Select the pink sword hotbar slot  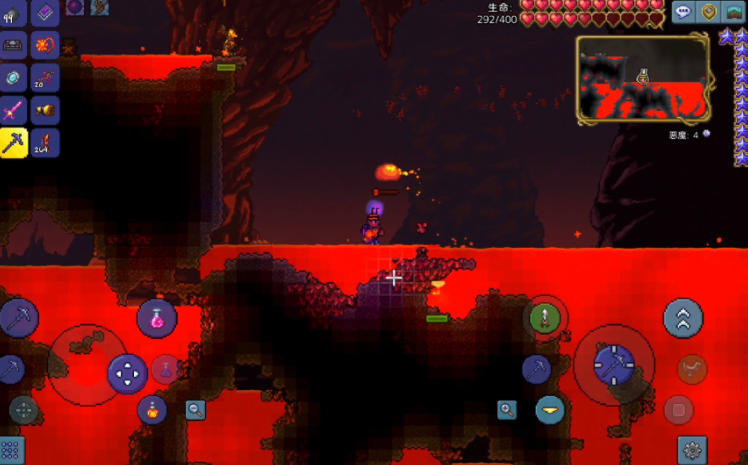click(x=14, y=109)
